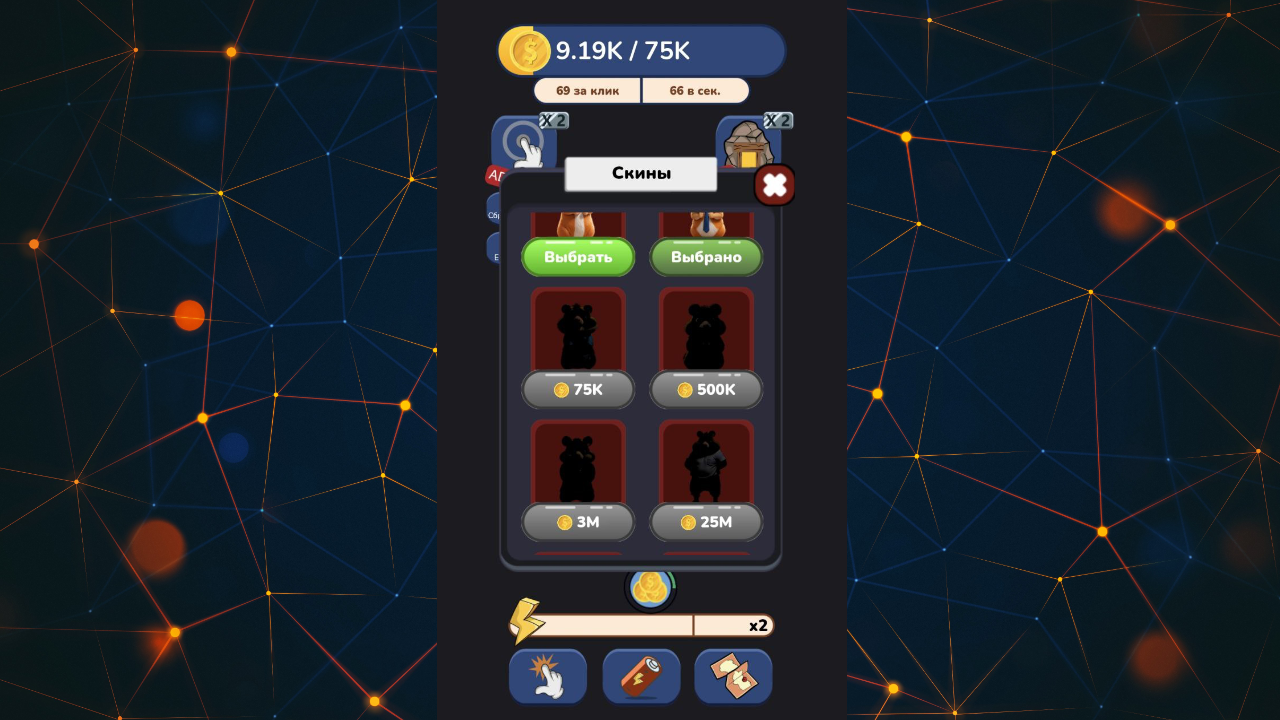Buy the 3M locked skin

coord(577,522)
